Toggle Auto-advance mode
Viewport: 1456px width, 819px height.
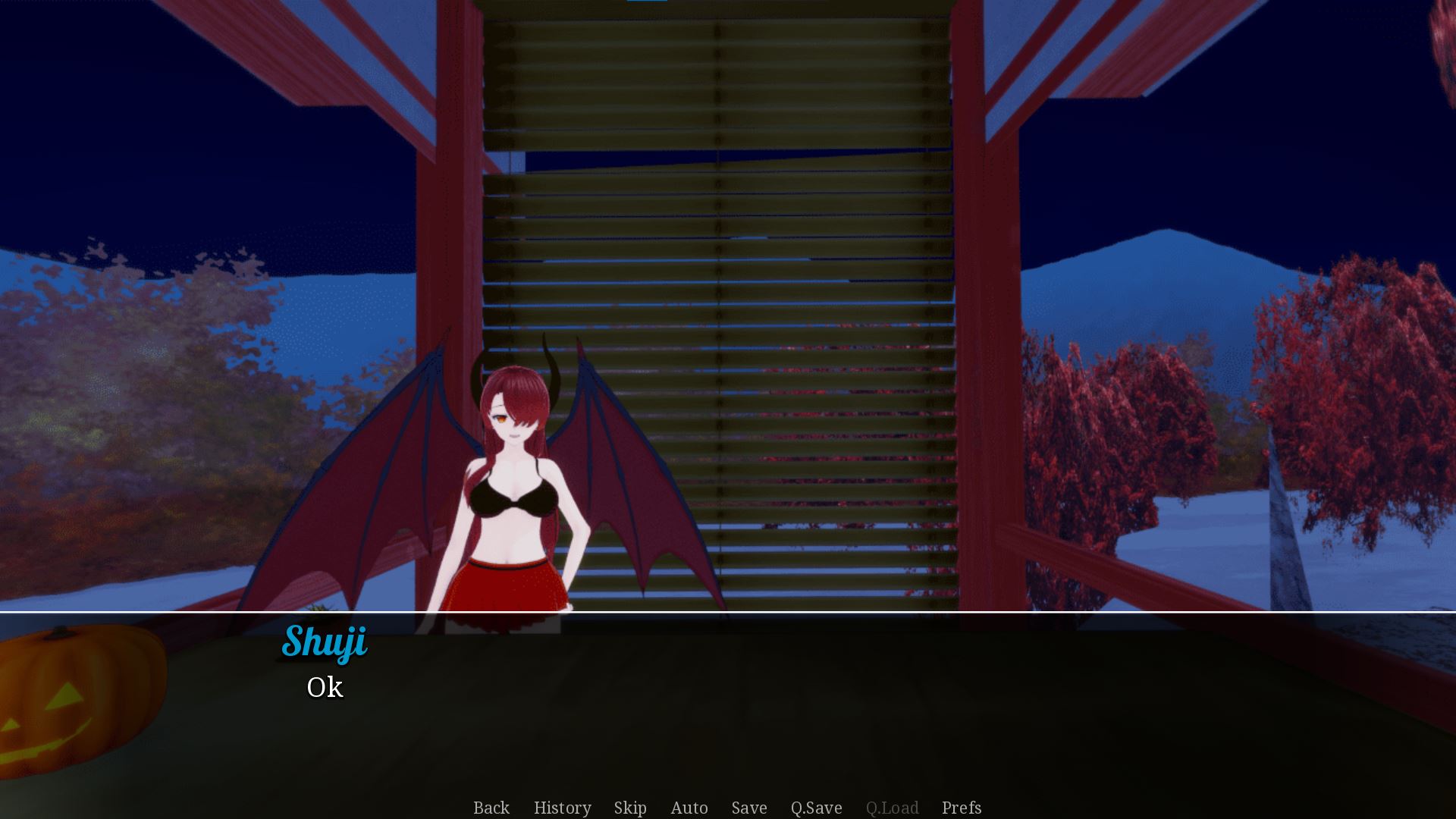[689, 808]
